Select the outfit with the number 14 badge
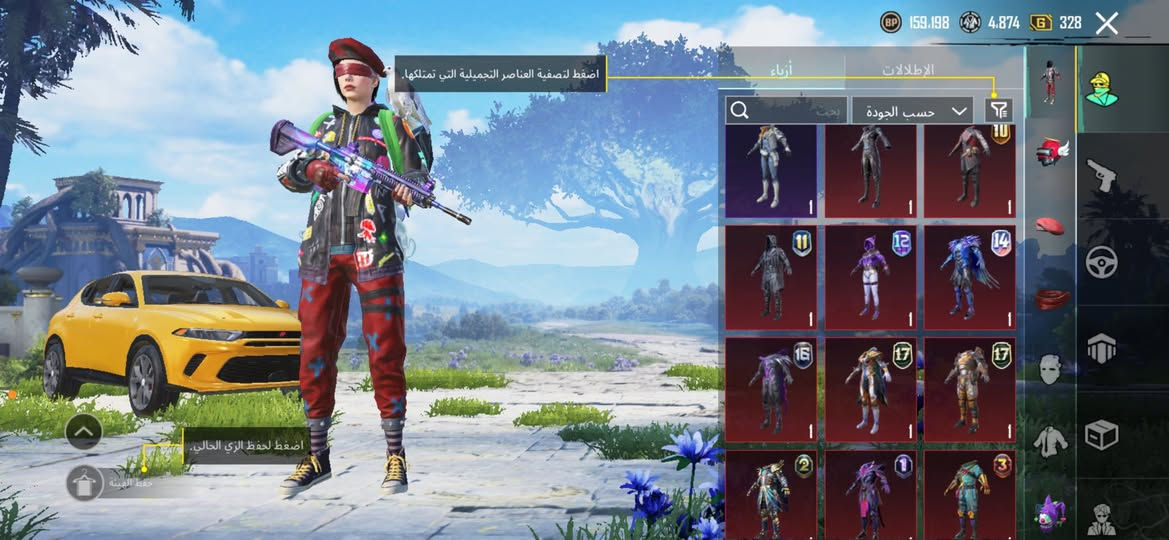This screenshot has height=540, width=1169. 969,277
